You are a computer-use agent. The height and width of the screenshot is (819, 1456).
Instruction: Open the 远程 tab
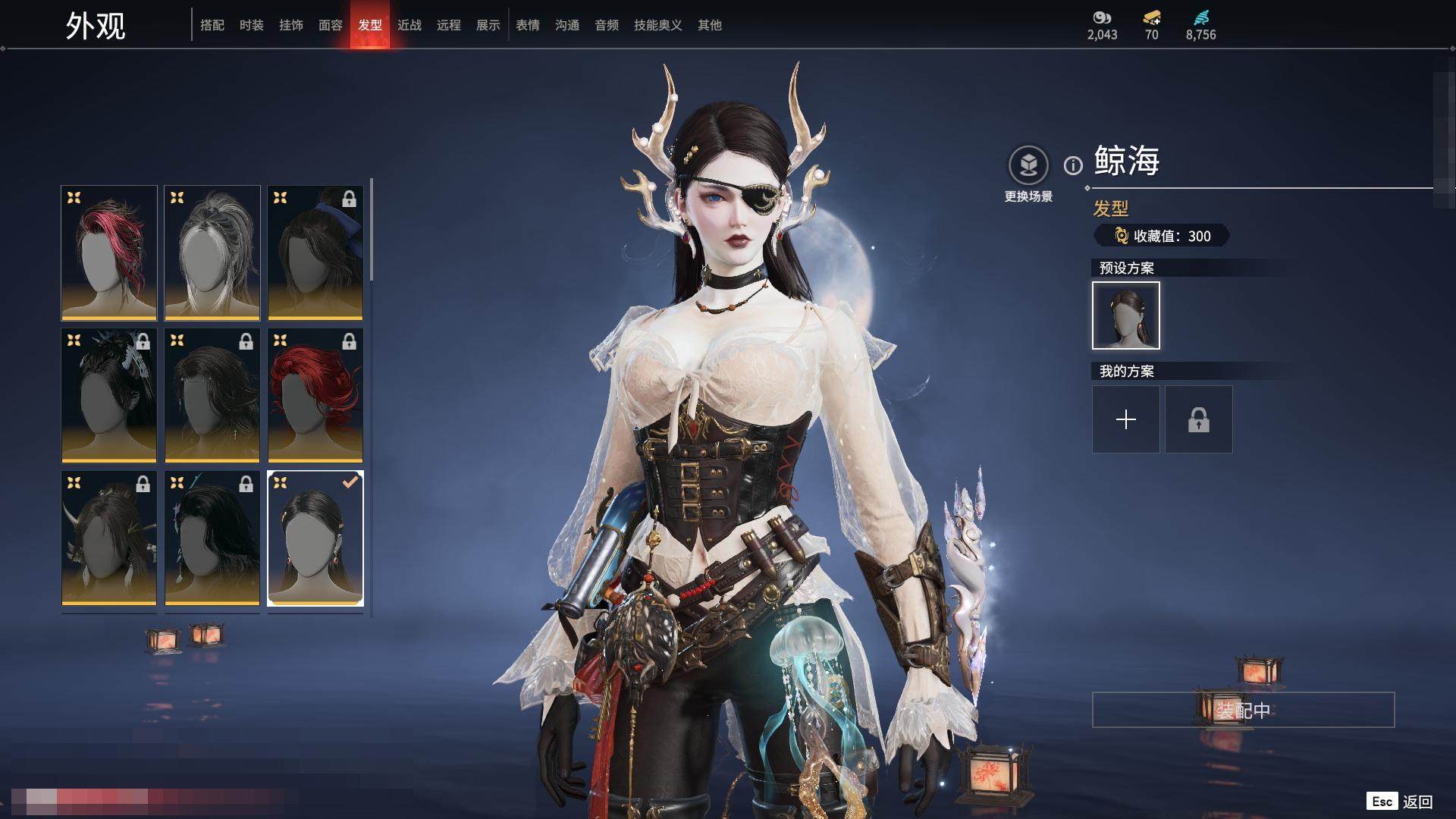449,25
